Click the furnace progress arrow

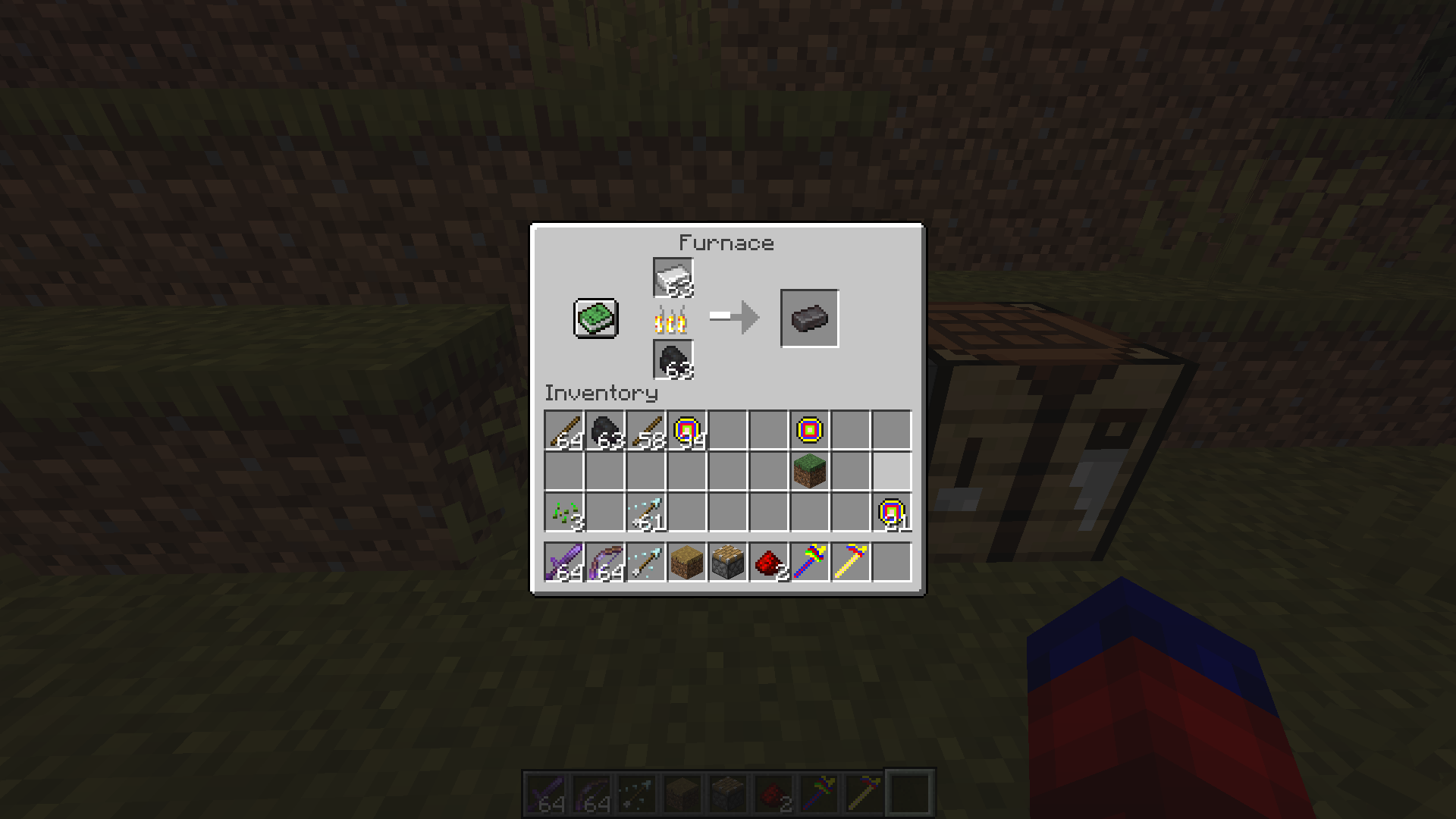tap(733, 317)
